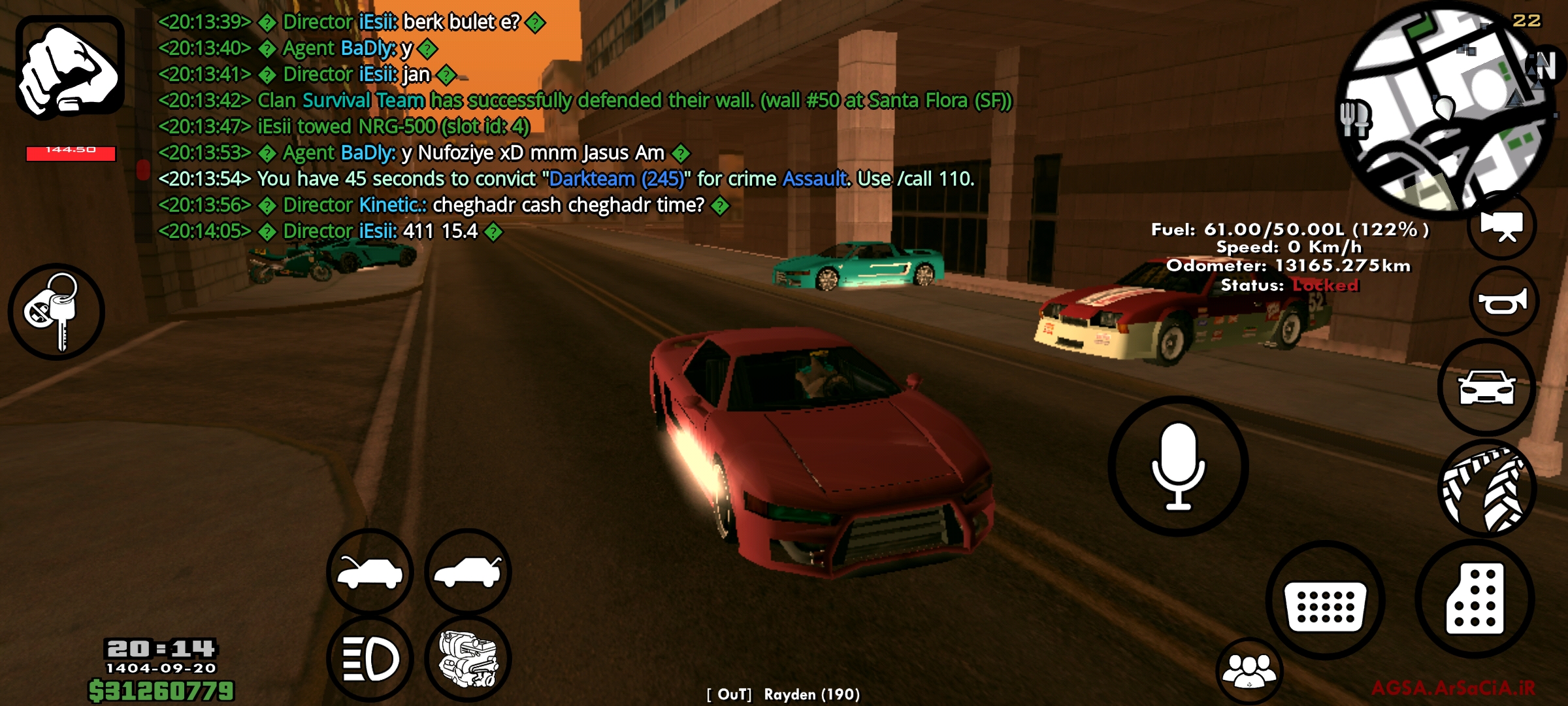Tap the tire tracks button

[x=1488, y=489]
